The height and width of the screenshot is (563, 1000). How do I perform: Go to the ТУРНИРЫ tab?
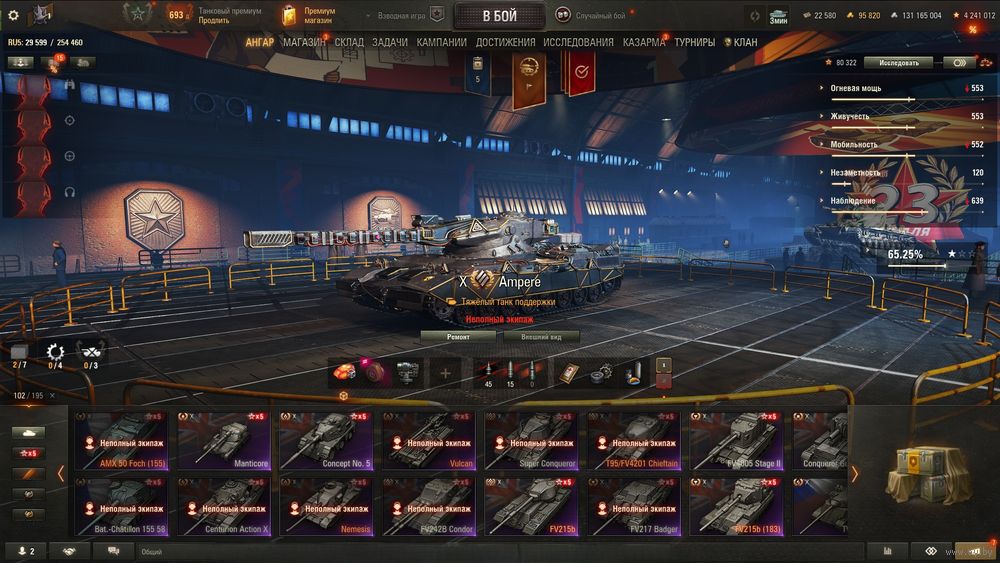[x=694, y=43]
